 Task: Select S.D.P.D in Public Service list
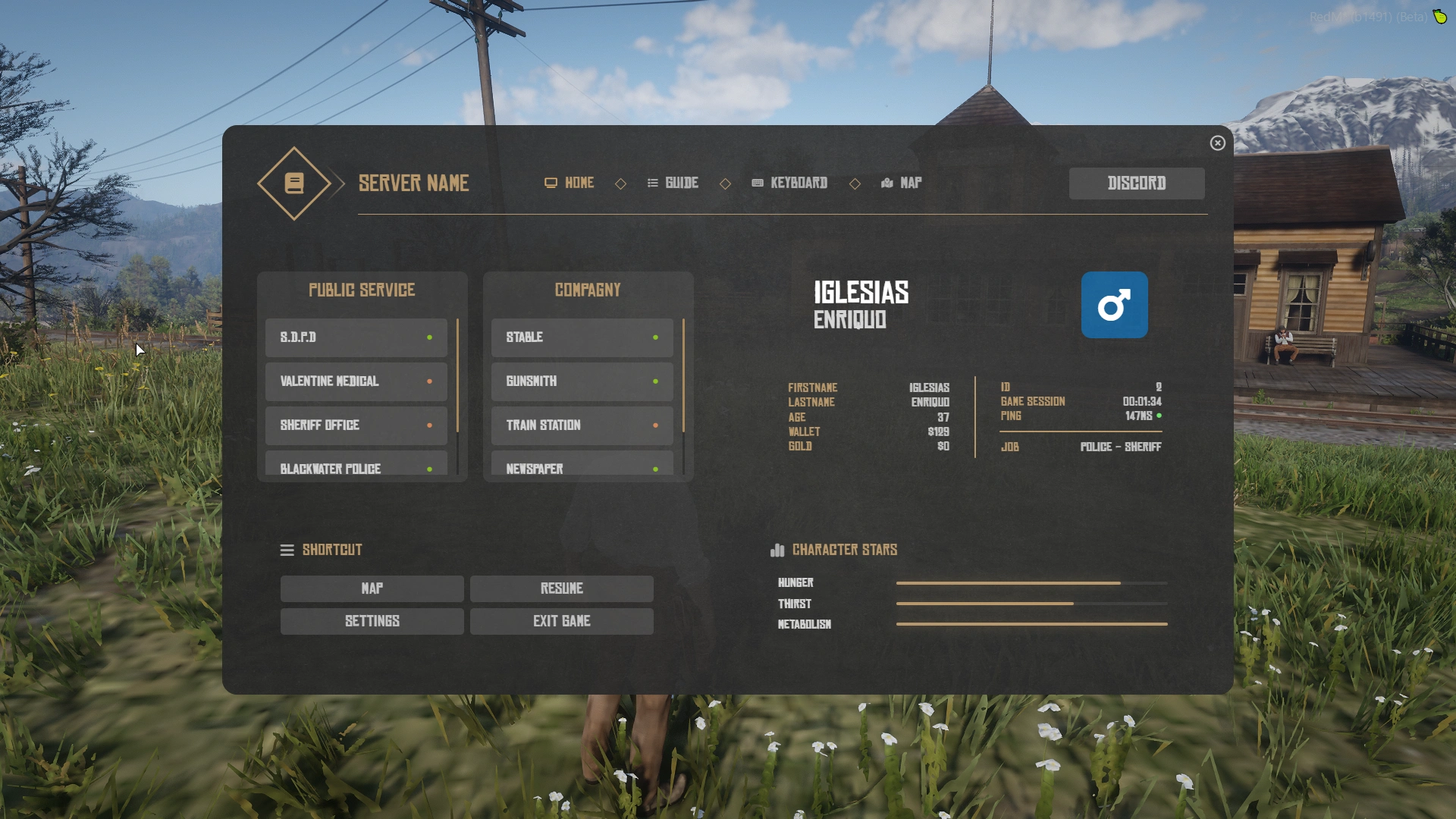pos(356,337)
